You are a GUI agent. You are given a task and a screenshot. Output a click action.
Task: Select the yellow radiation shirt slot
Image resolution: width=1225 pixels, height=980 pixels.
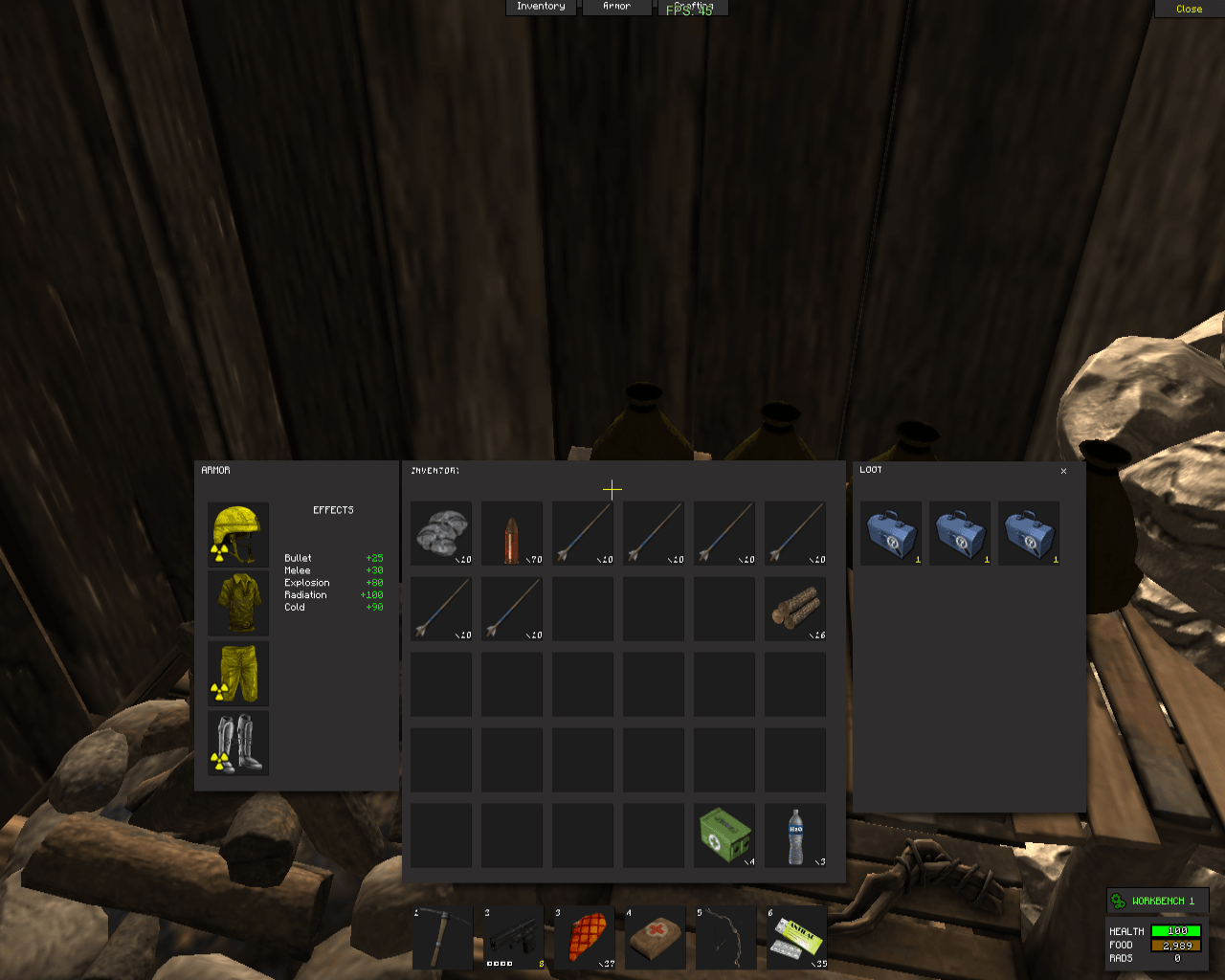pos(238,604)
